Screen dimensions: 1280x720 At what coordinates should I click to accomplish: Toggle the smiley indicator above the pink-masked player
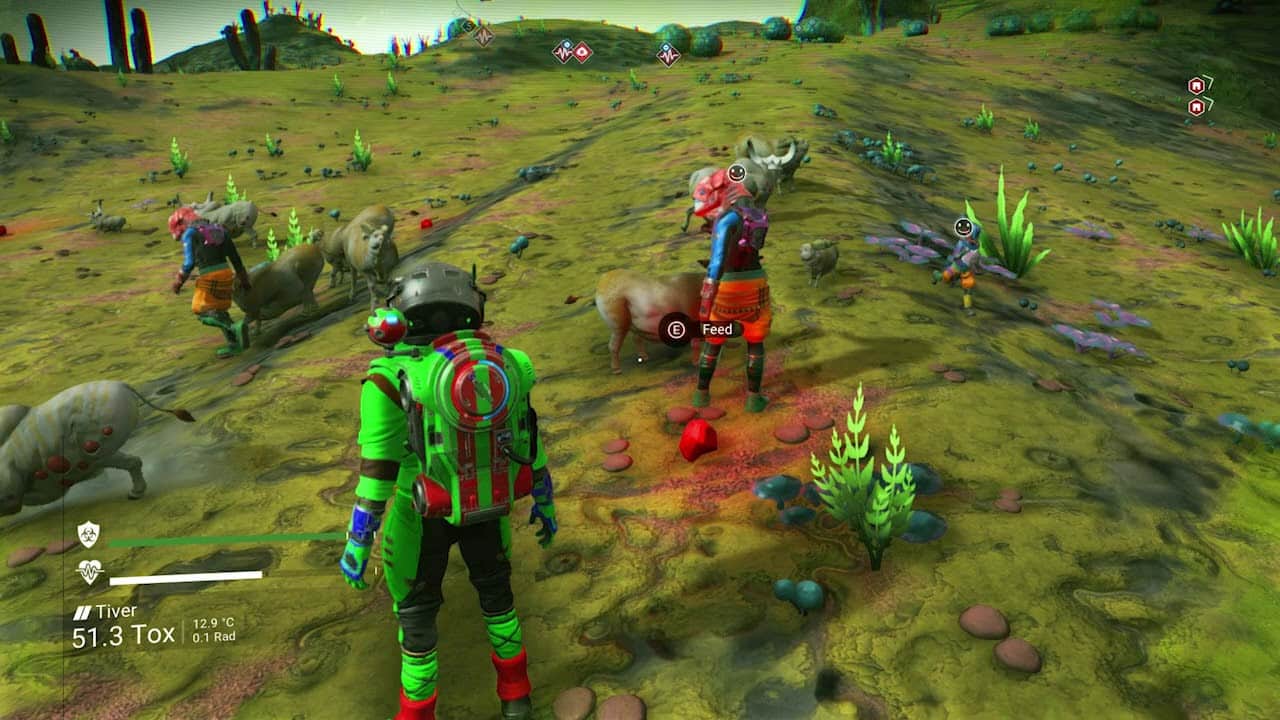pyautogui.click(x=736, y=174)
